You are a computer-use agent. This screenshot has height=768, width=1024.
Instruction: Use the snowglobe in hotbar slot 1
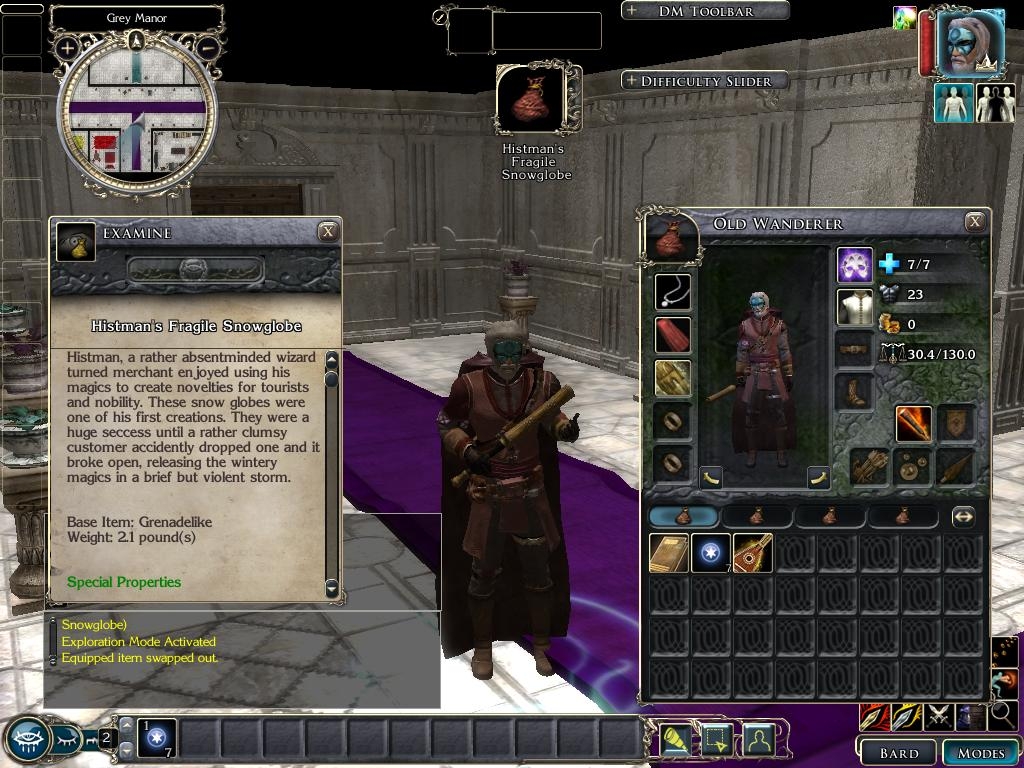pyautogui.click(x=158, y=739)
